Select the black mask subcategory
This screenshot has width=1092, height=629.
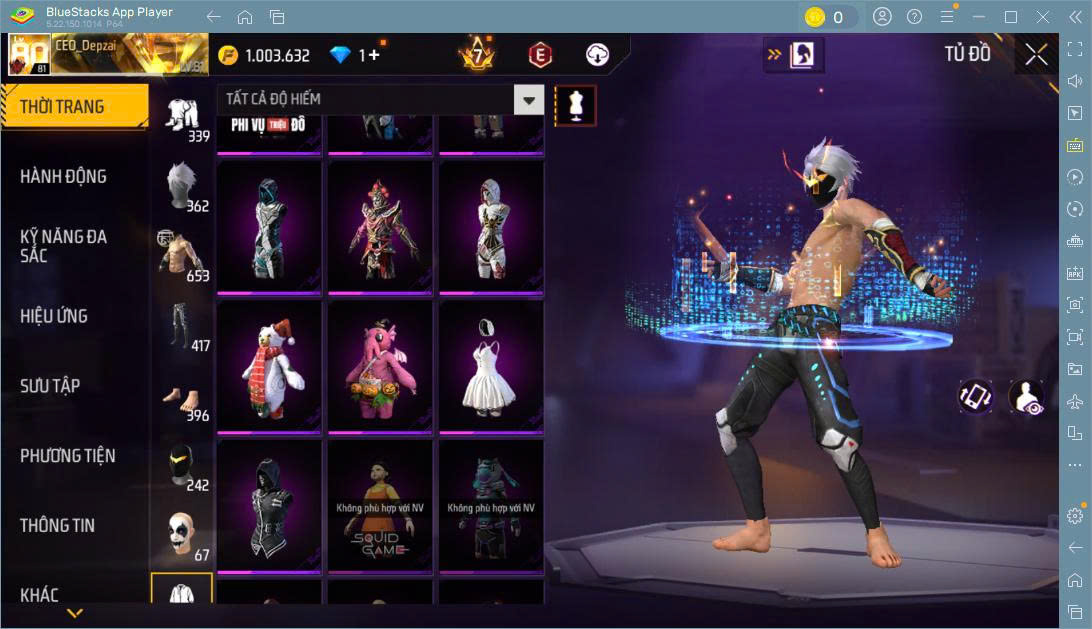click(181, 464)
